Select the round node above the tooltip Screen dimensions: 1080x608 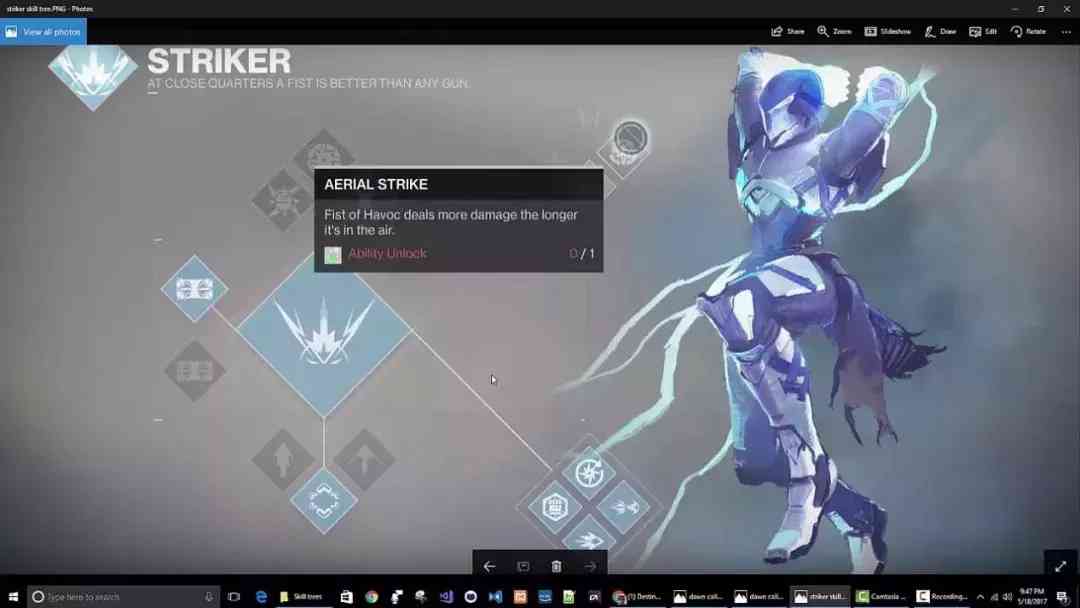(630, 138)
